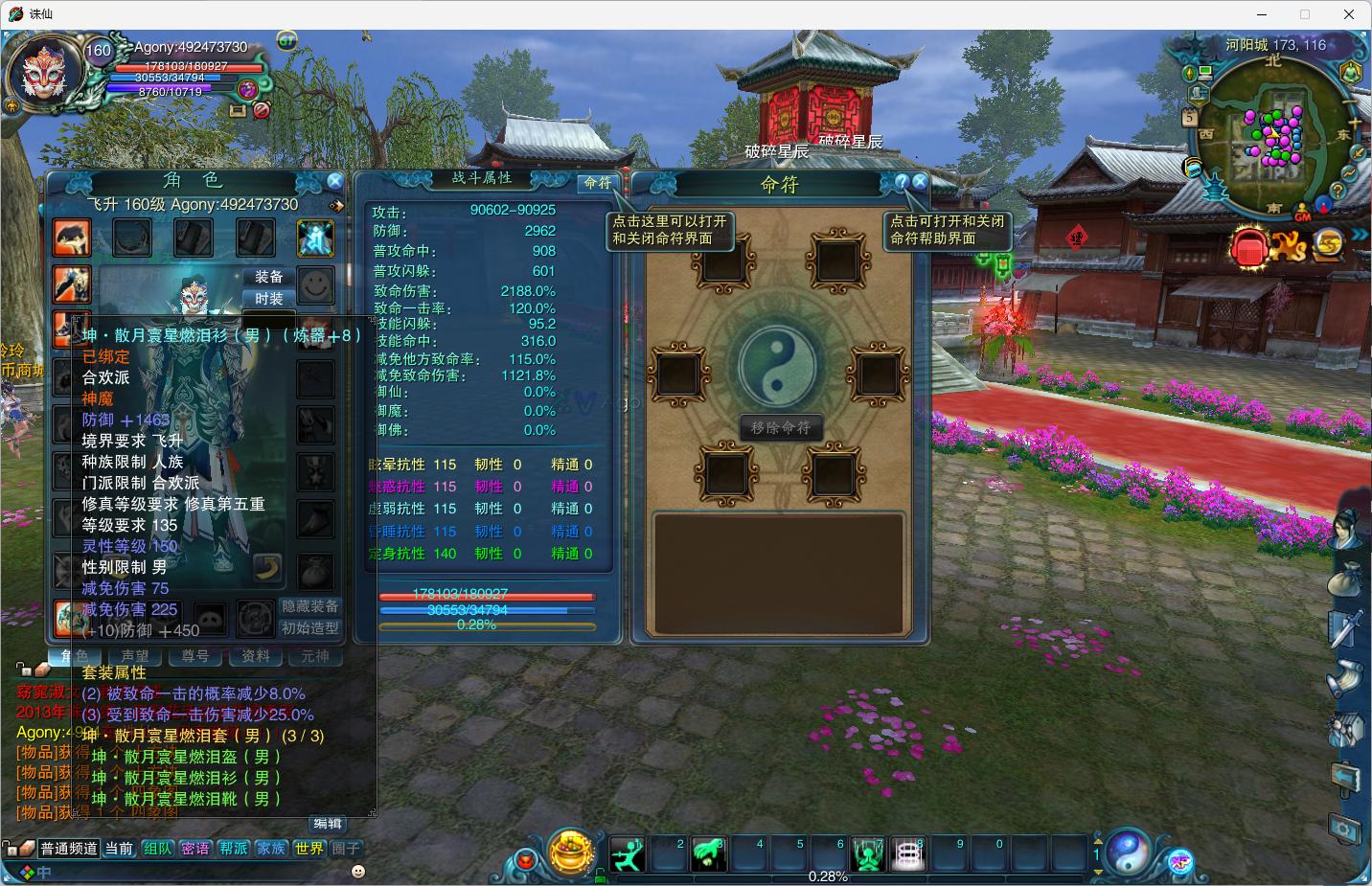Switch chat to the 组队 team channel
This screenshot has height=886, width=1372.
(x=158, y=849)
